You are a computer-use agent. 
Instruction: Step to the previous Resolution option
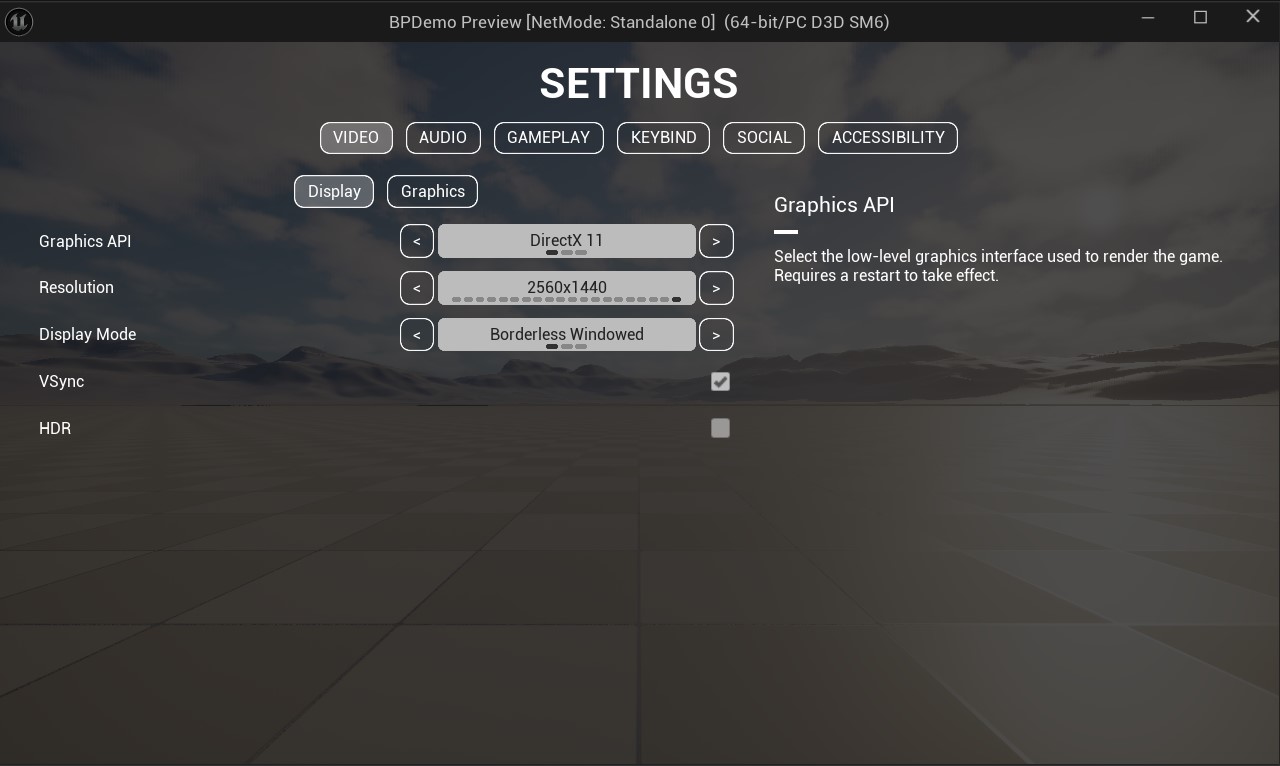417,287
